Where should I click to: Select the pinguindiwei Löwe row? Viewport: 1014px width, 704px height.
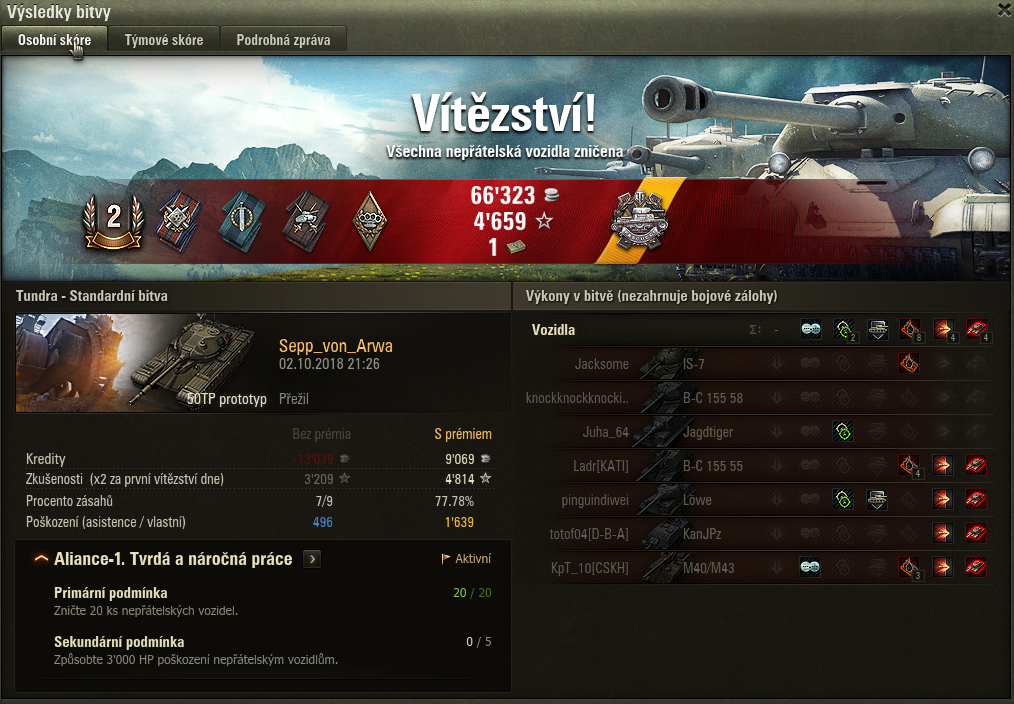click(760, 500)
